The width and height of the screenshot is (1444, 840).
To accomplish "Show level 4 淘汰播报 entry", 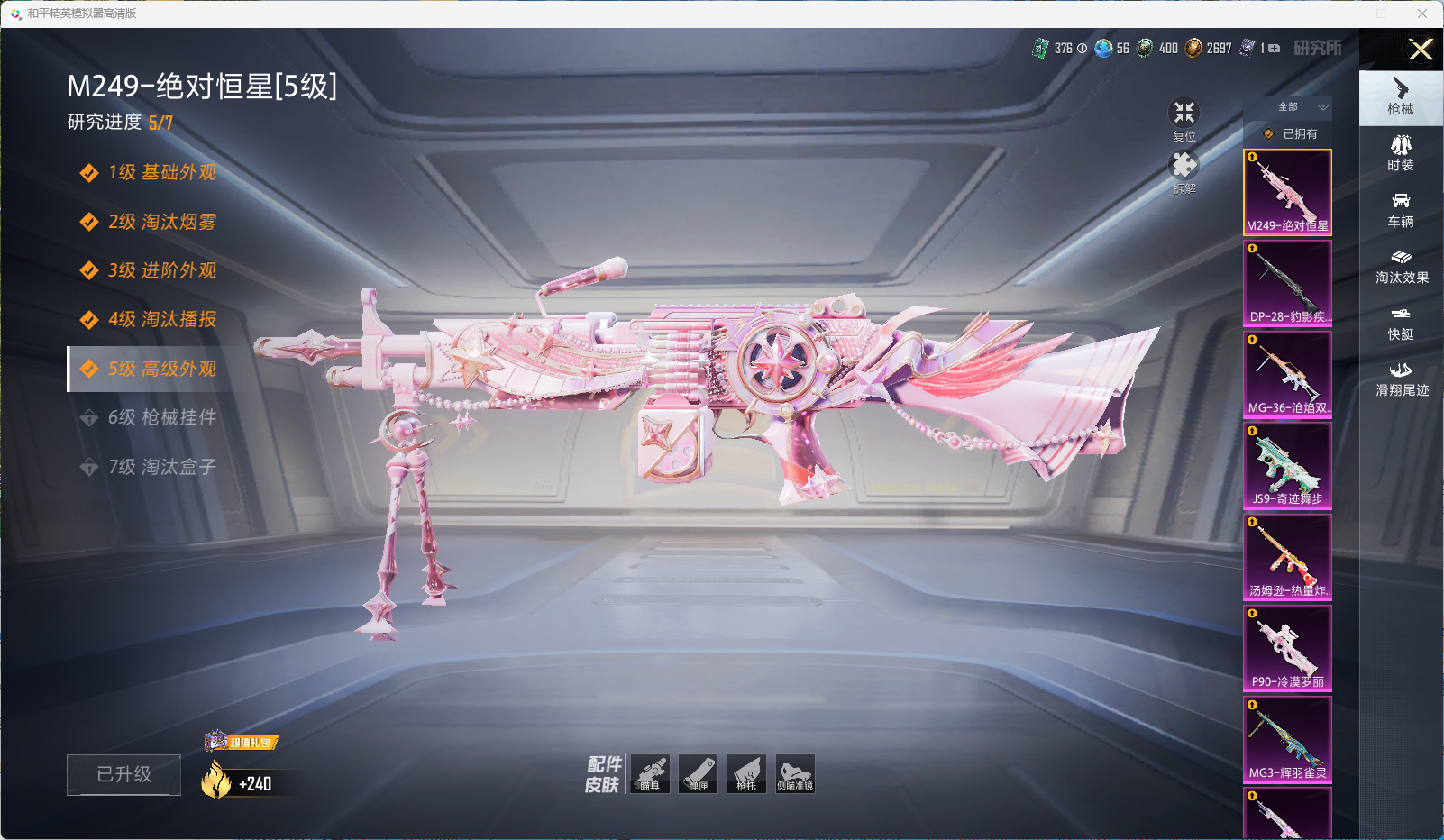I will (161, 319).
